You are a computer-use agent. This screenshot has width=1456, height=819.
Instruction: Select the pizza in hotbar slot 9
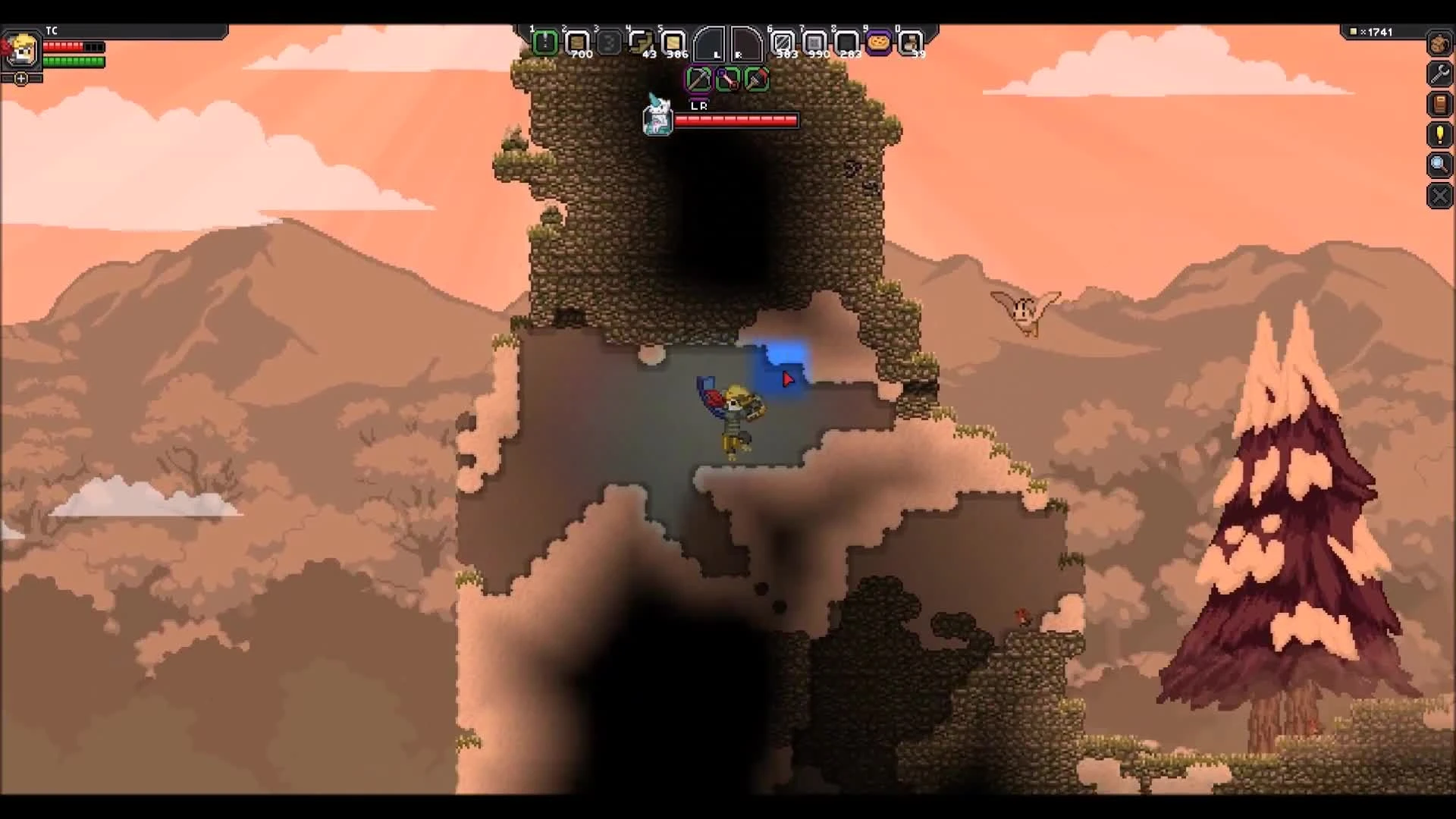877,42
